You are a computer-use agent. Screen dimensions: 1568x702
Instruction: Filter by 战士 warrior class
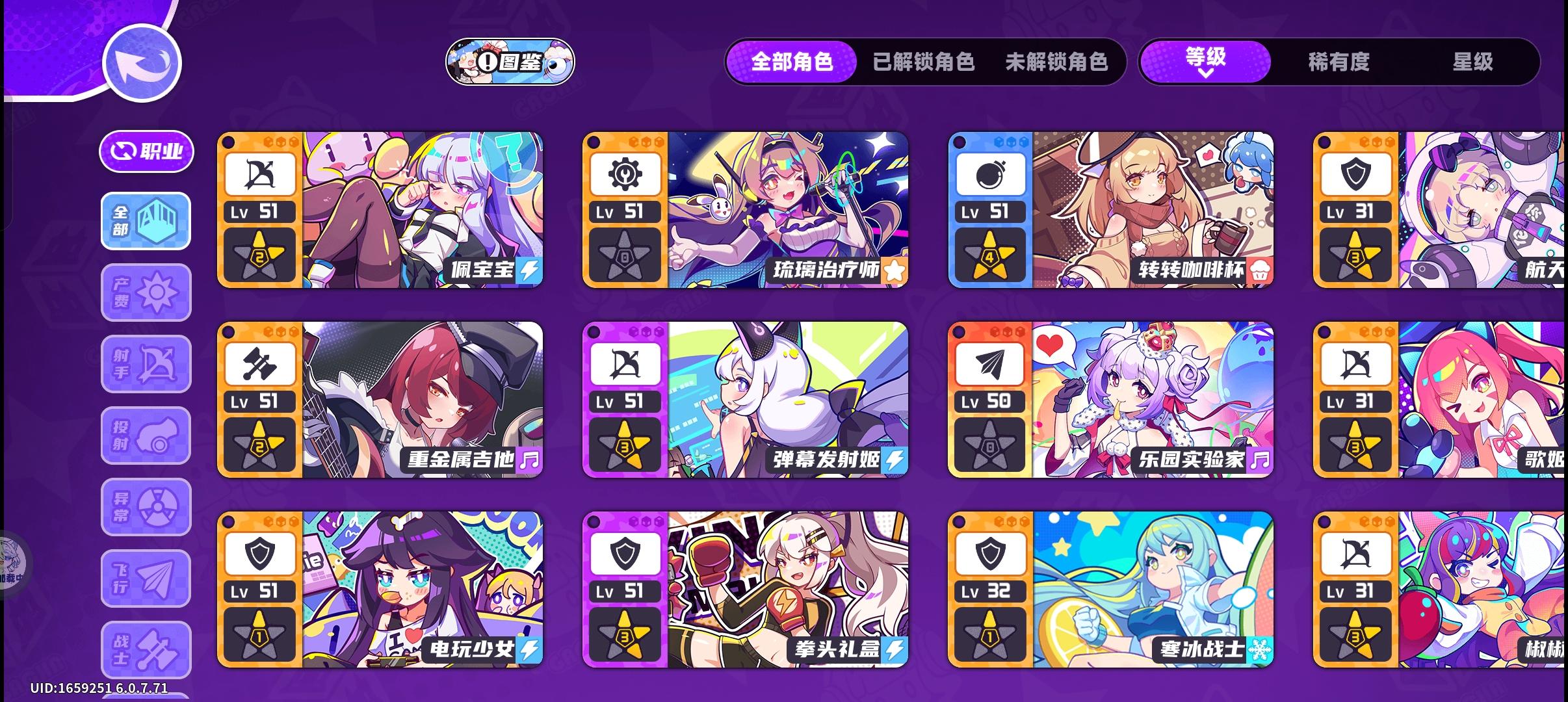[146, 650]
